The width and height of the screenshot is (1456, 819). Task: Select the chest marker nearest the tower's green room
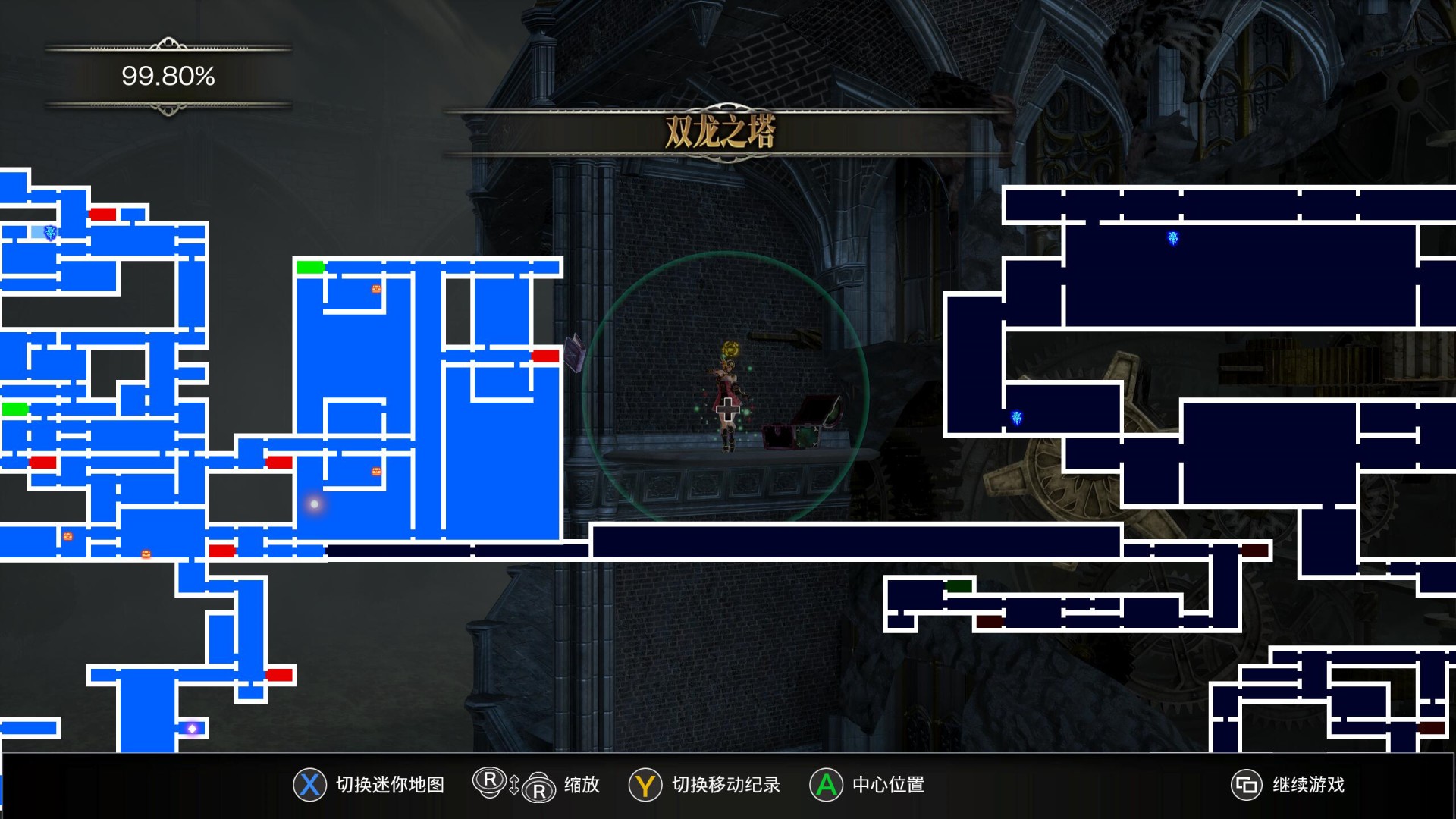(376, 289)
